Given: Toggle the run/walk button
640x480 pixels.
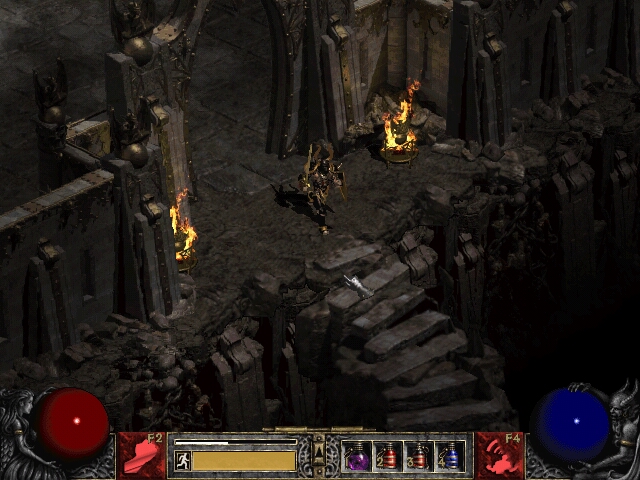Looking at the screenshot, I should [x=182, y=461].
